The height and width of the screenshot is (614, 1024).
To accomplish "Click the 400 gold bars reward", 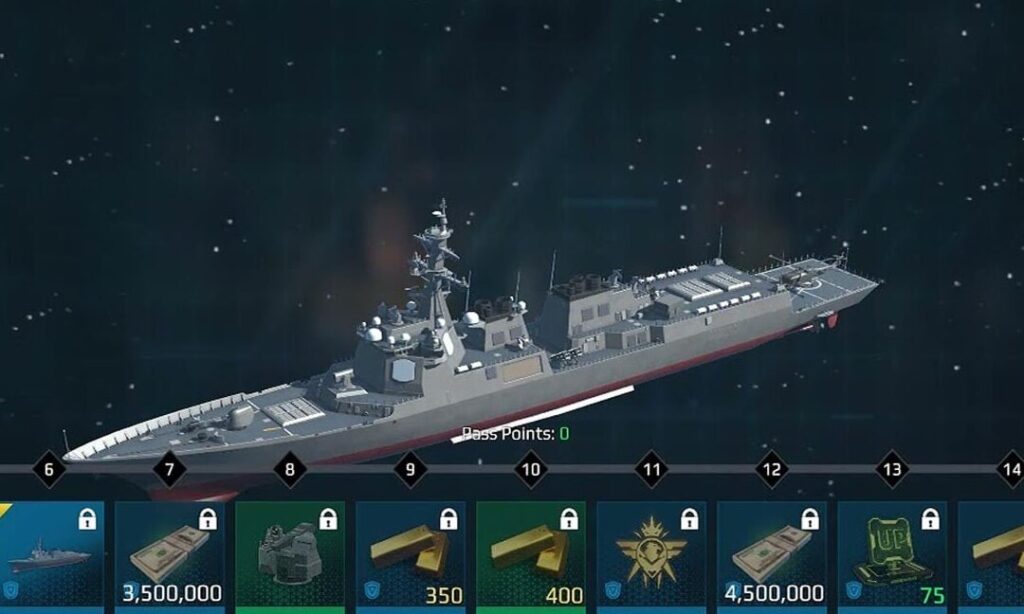I will click(531, 555).
